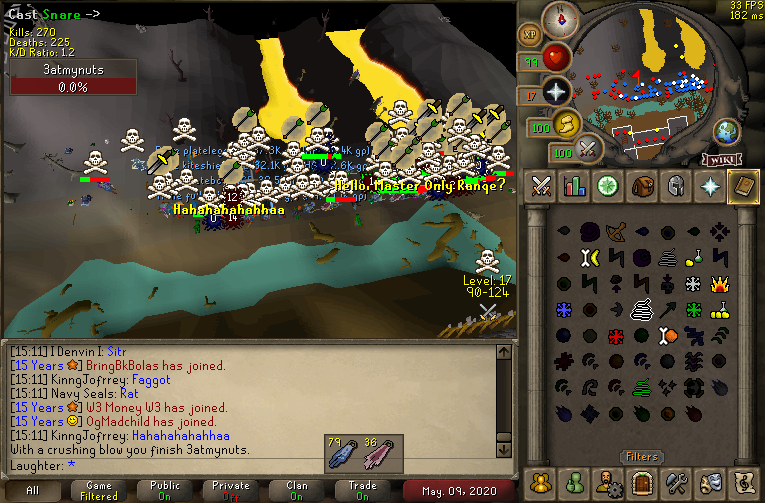The image size is (765, 503).
Task: Toggle the Public chat filter
Action: coord(165,490)
